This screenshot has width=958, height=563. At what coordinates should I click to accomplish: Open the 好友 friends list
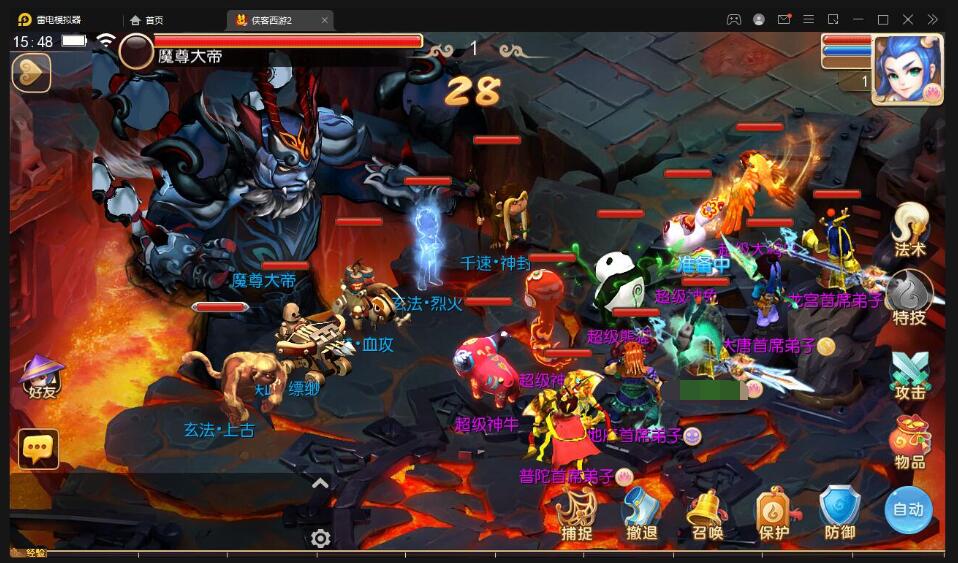pyautogui.click(x=42, y=375)
